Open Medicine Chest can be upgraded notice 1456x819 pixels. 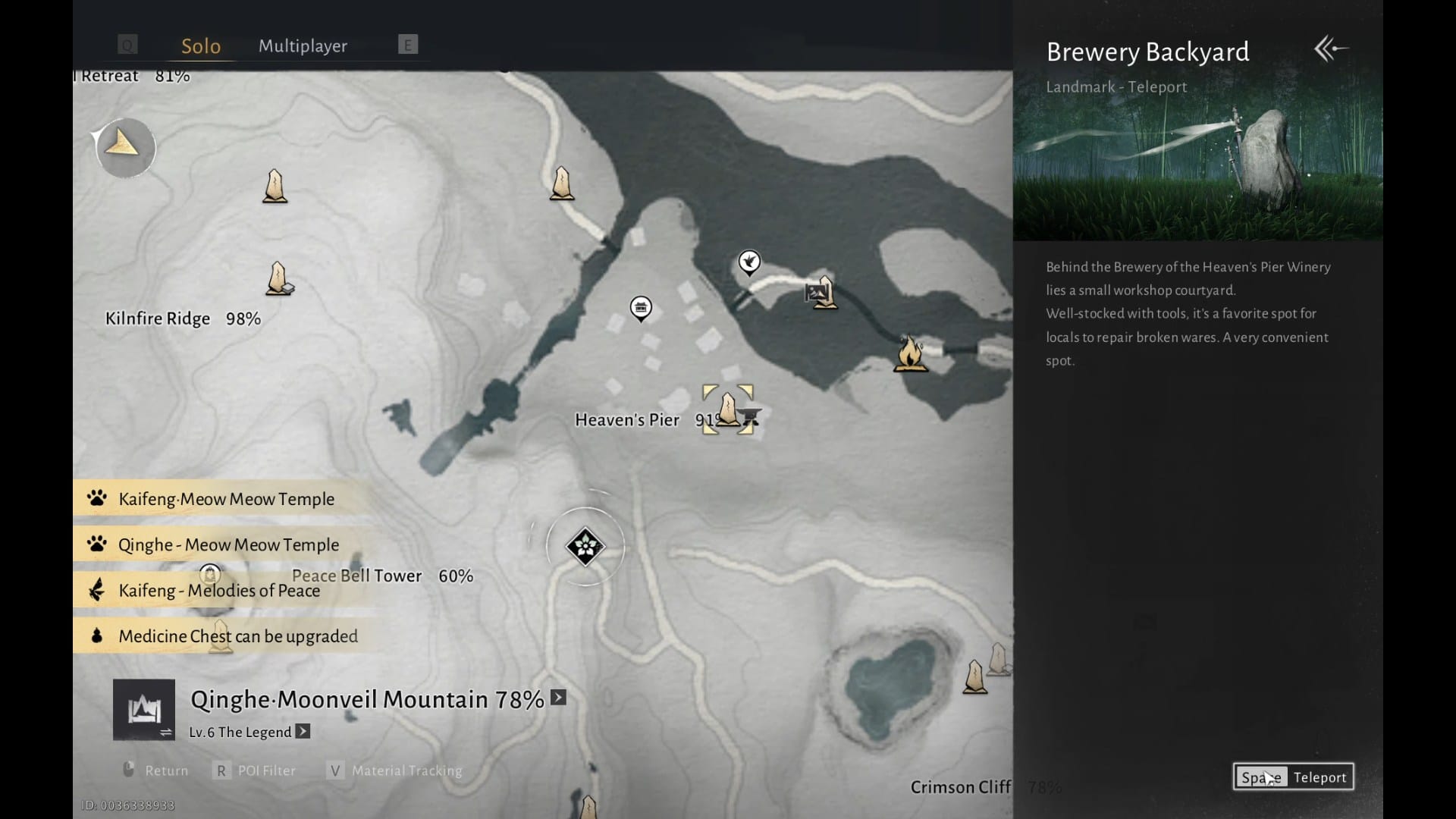point(237,636)
